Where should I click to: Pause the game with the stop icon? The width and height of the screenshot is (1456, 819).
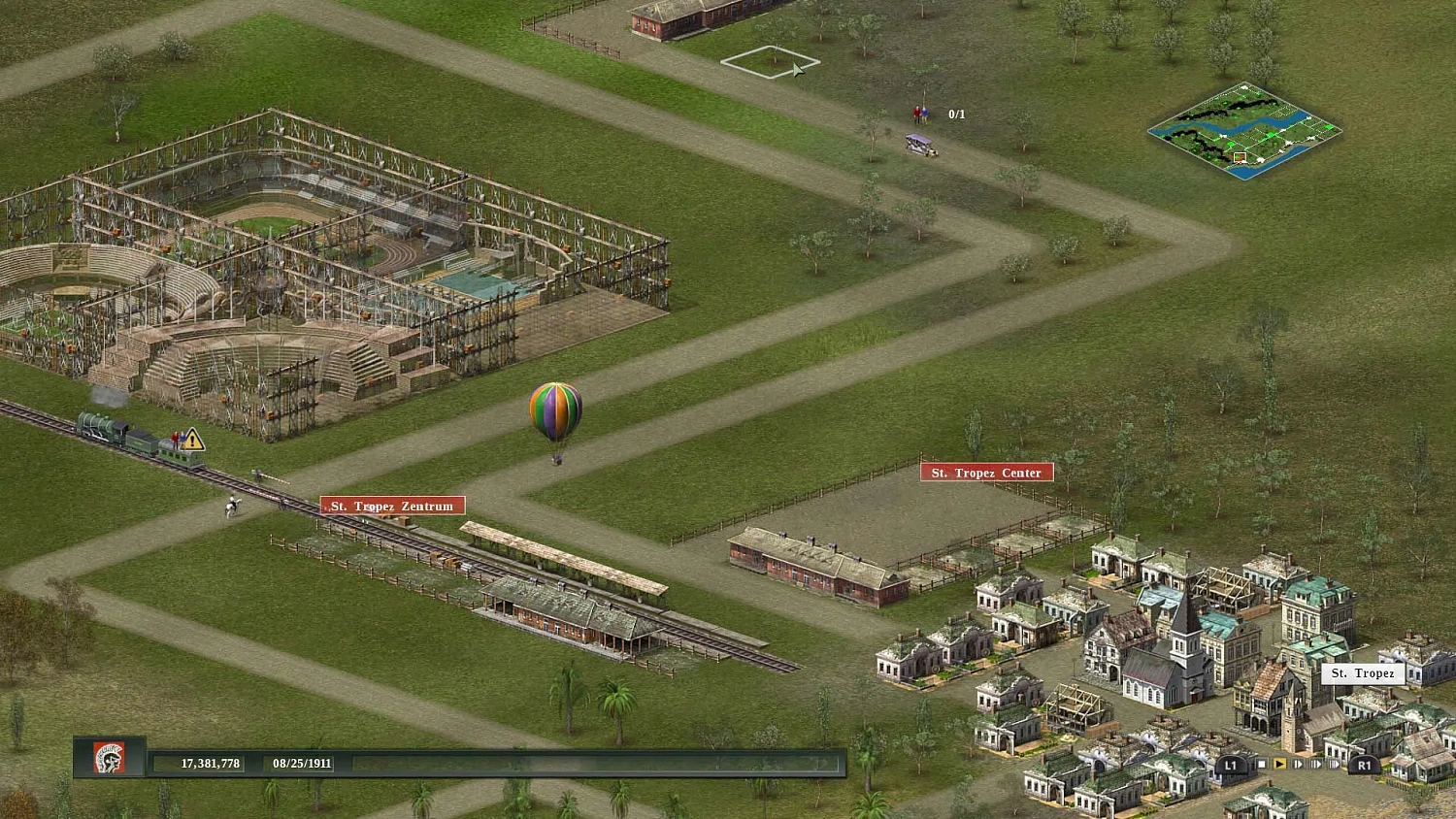[x=1263, y=764]
